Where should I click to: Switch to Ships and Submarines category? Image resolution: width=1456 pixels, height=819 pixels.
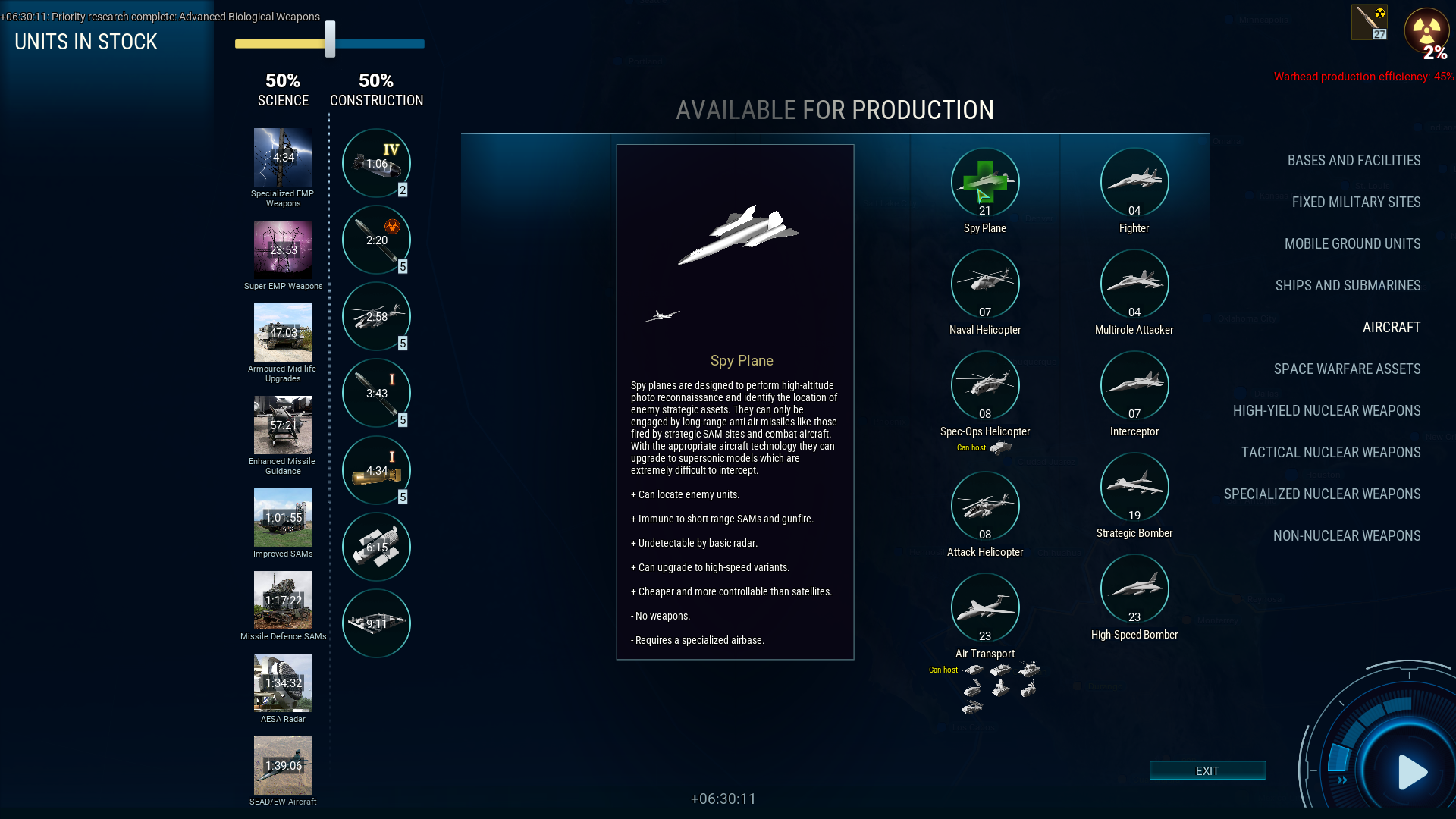point(1348,286)
